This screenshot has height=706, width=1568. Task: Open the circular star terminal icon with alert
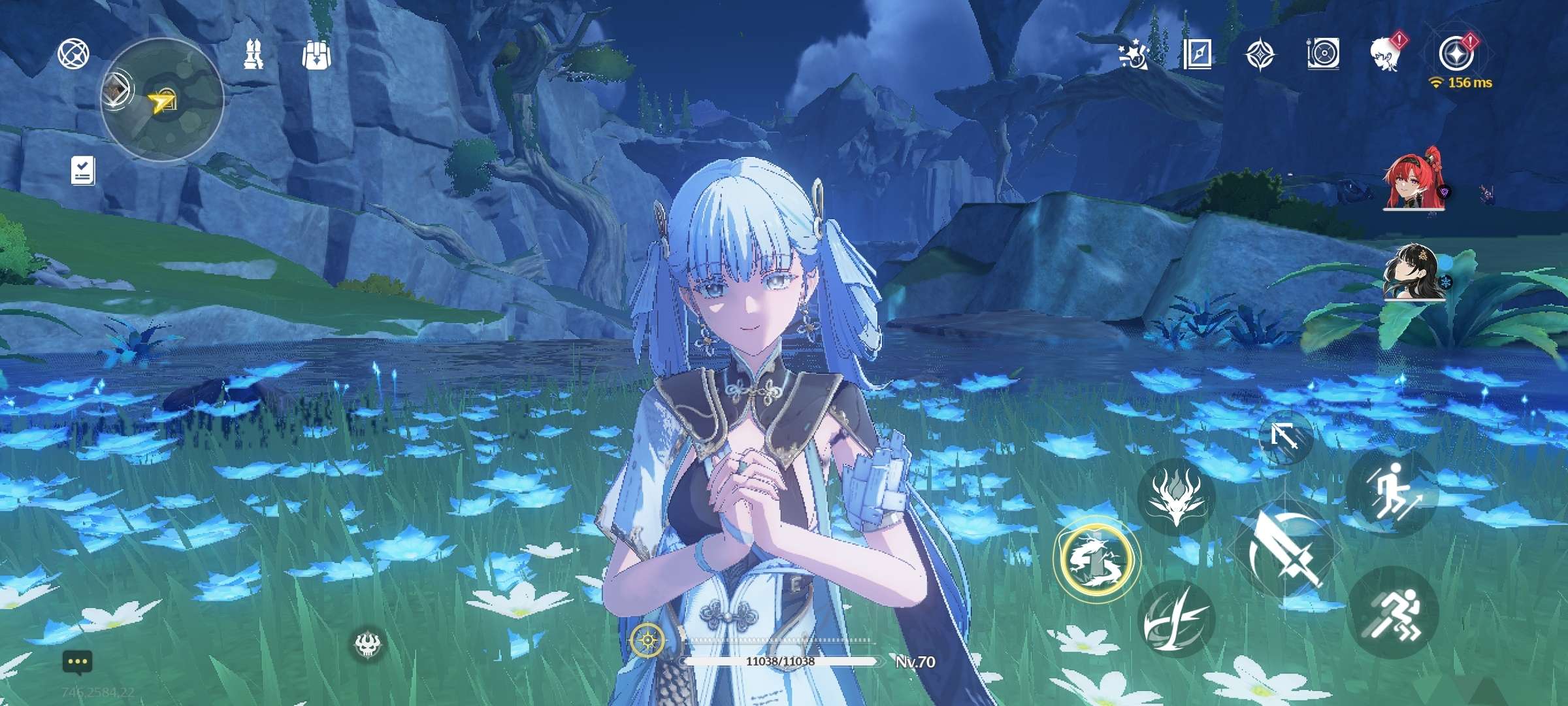pos(1456,54)
